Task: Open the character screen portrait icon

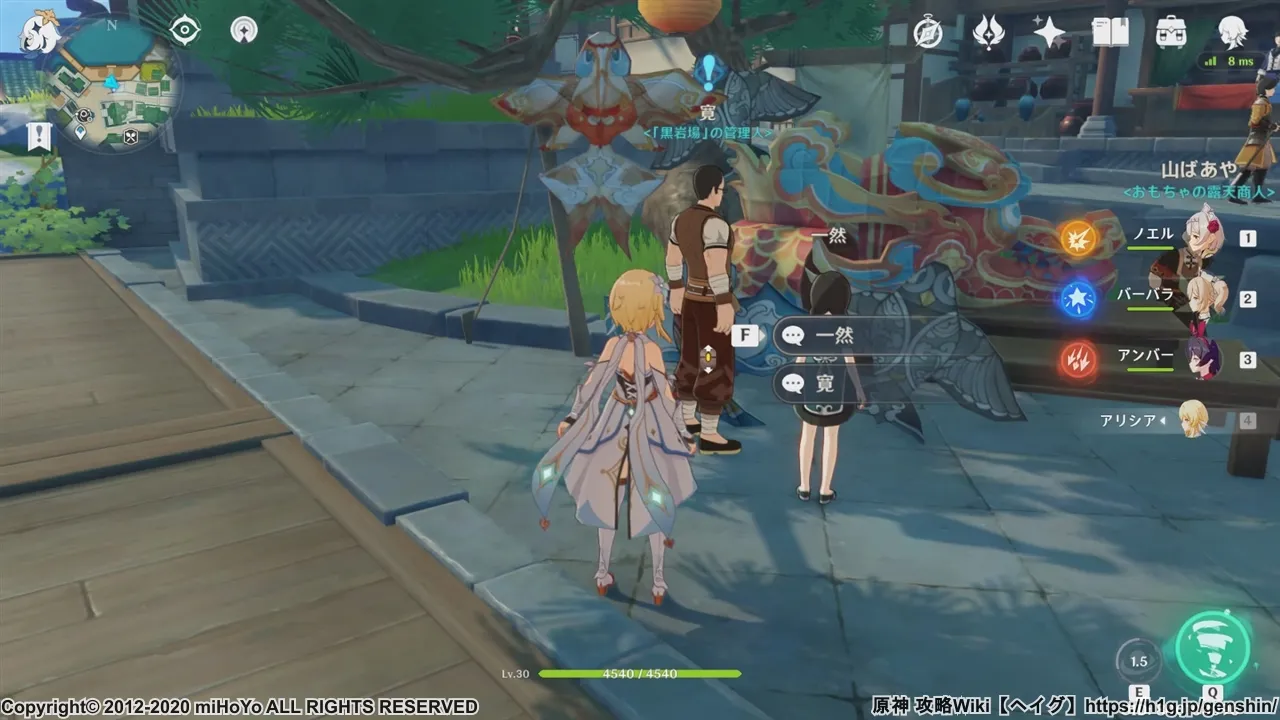Action: click(1232, 33)
